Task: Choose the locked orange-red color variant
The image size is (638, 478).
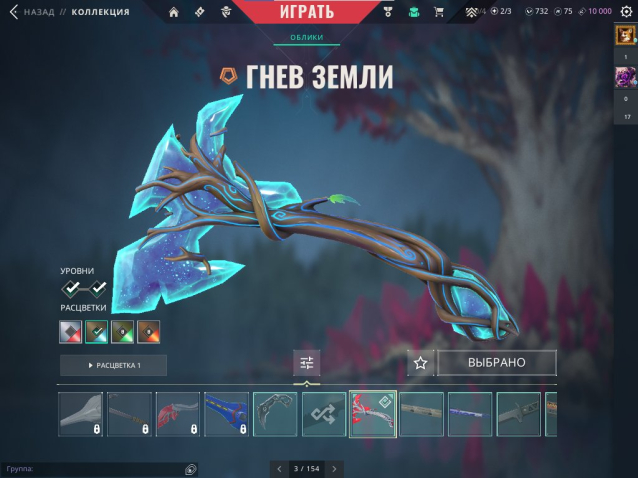Action: pos(148,331)
